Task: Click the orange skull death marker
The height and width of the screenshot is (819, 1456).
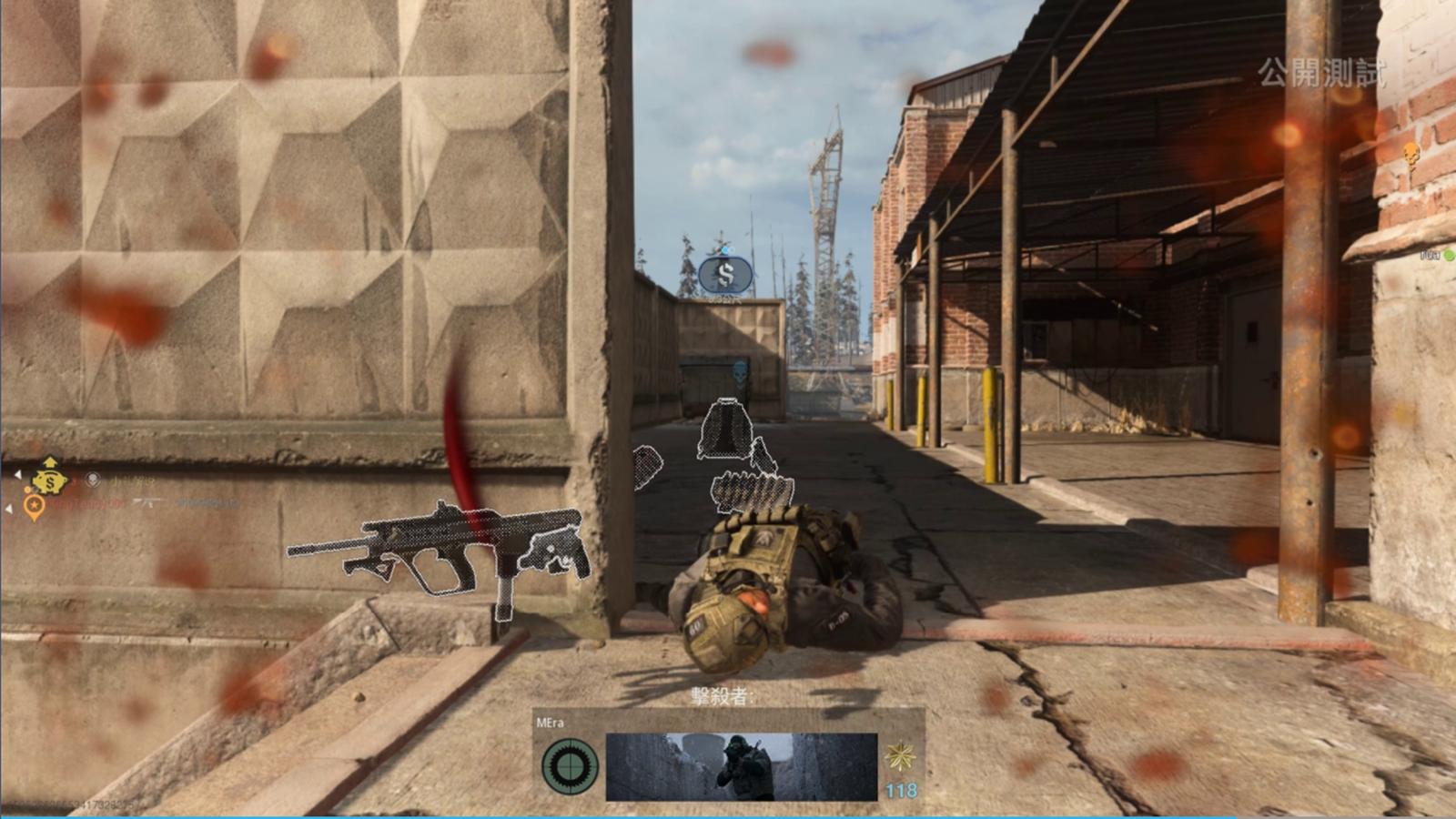Action: (1410, 153)
